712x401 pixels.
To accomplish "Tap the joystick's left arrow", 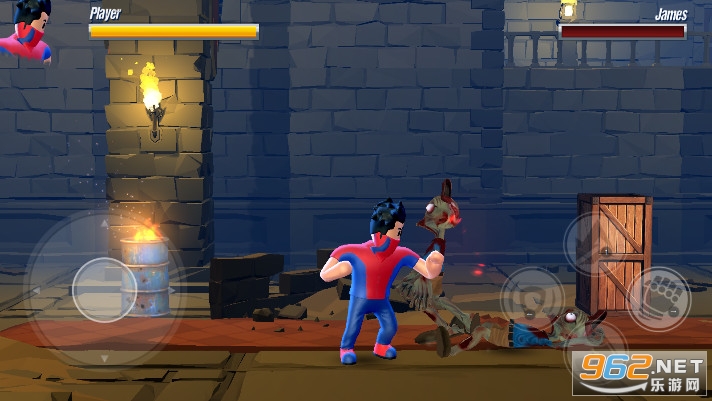I will pyautogui.click(x=37, y=290).
